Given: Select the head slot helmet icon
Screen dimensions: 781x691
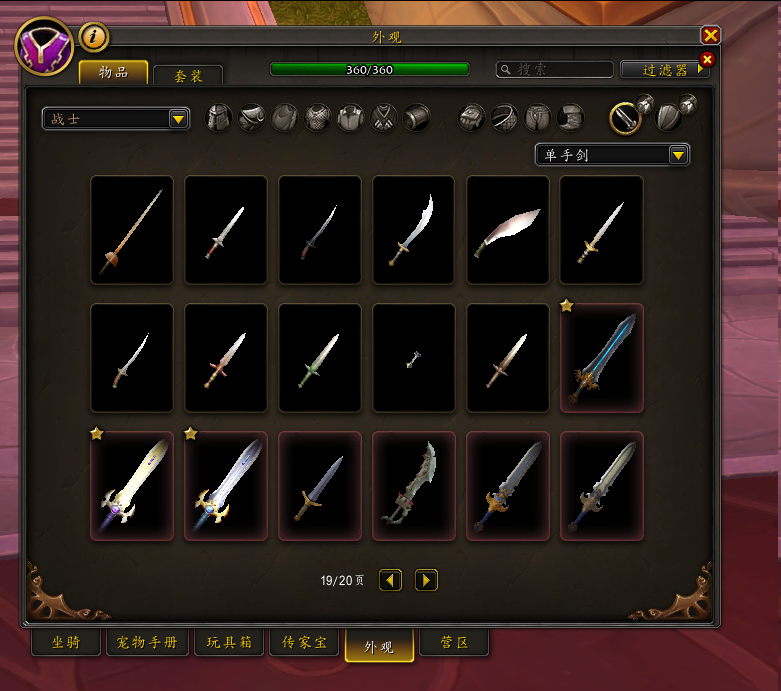Looking at the screenshot, I should click(x=219, y=118).
